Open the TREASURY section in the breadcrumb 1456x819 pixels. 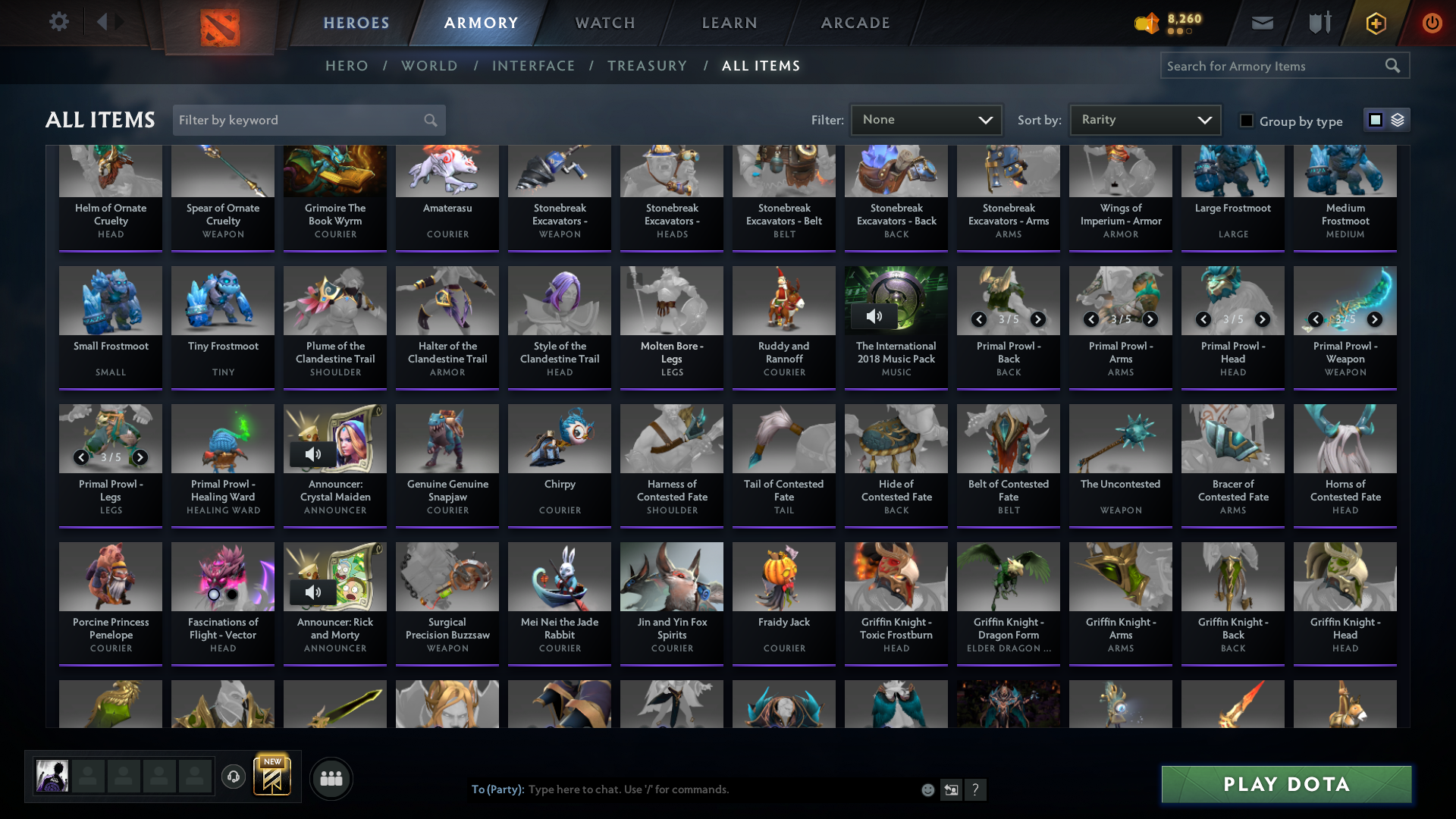point(647,66)
